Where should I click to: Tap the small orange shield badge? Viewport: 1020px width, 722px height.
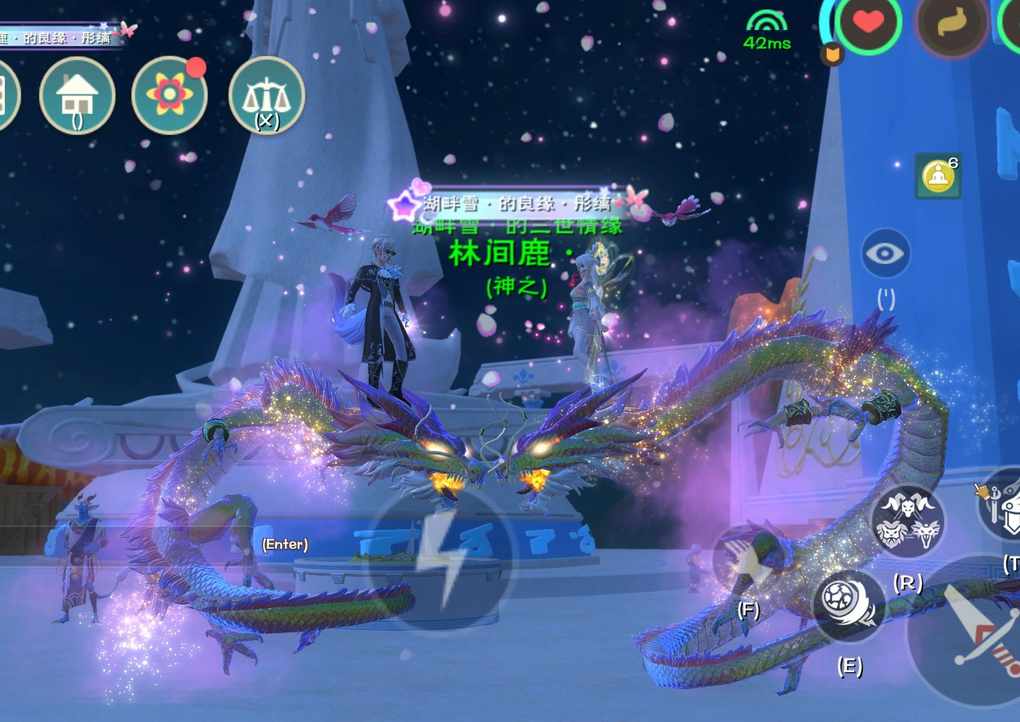(x=831, y=54)
